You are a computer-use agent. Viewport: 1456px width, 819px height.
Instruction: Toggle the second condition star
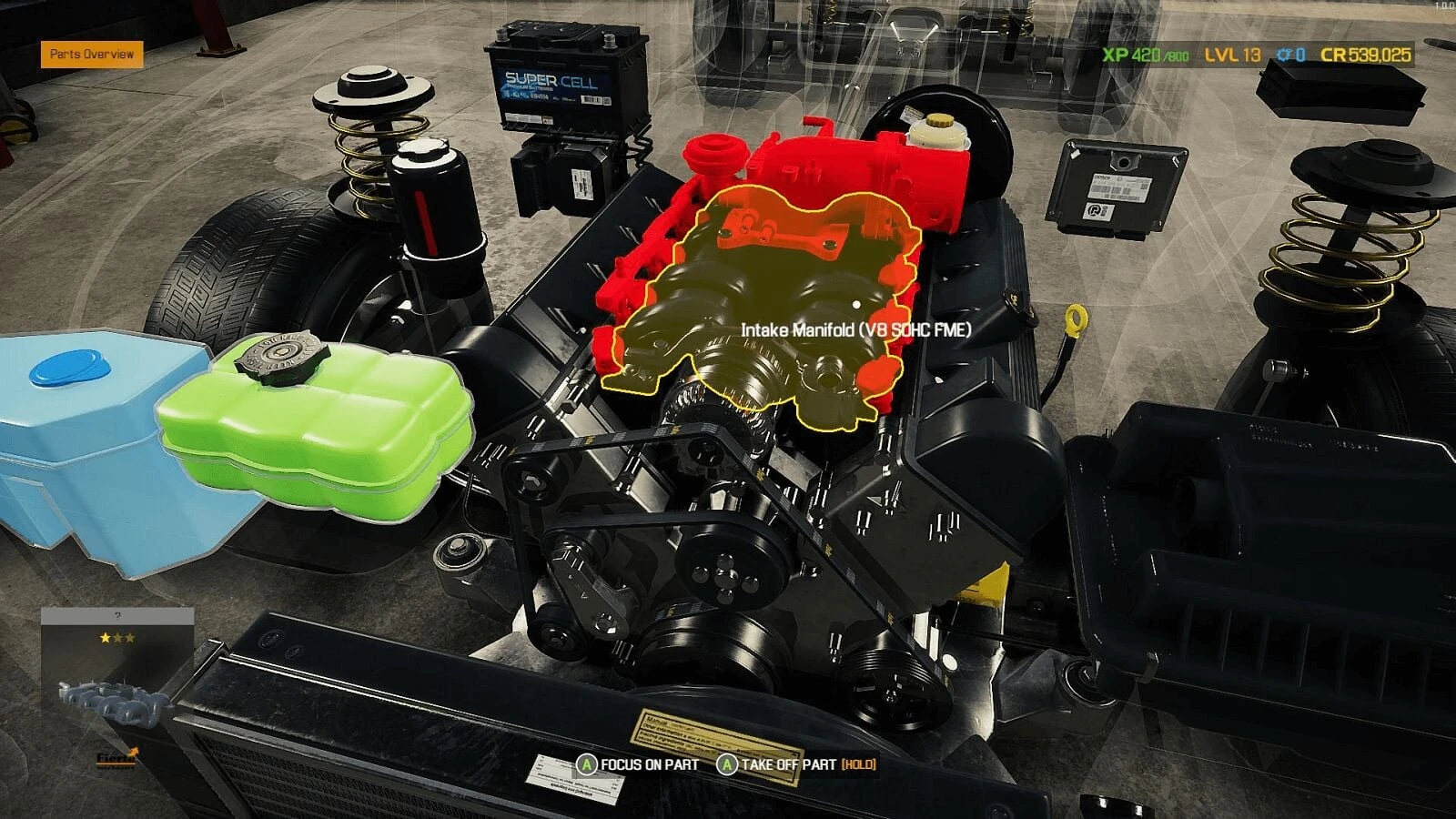[118, 638]
